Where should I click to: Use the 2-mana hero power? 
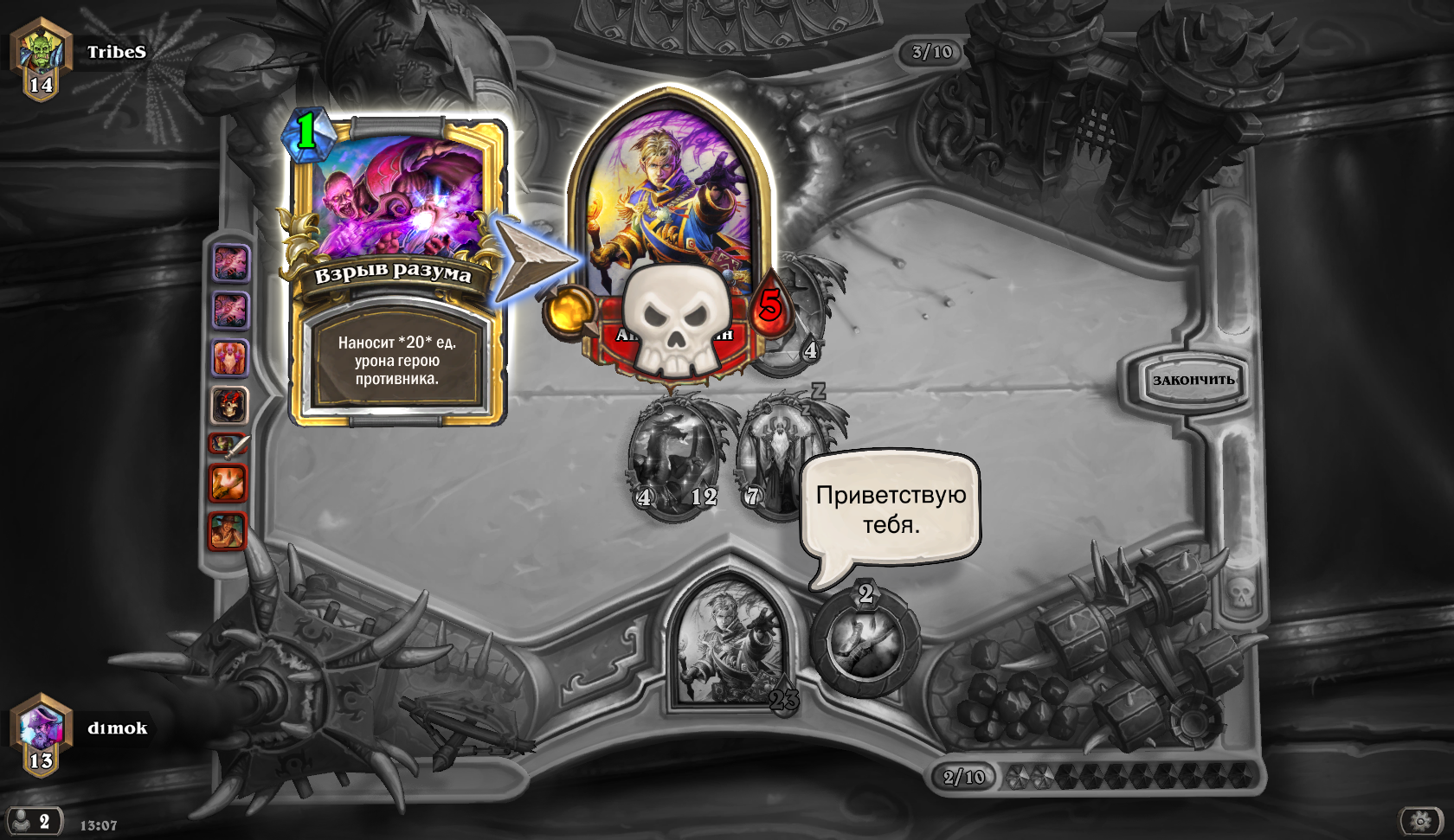click(865, 643)
